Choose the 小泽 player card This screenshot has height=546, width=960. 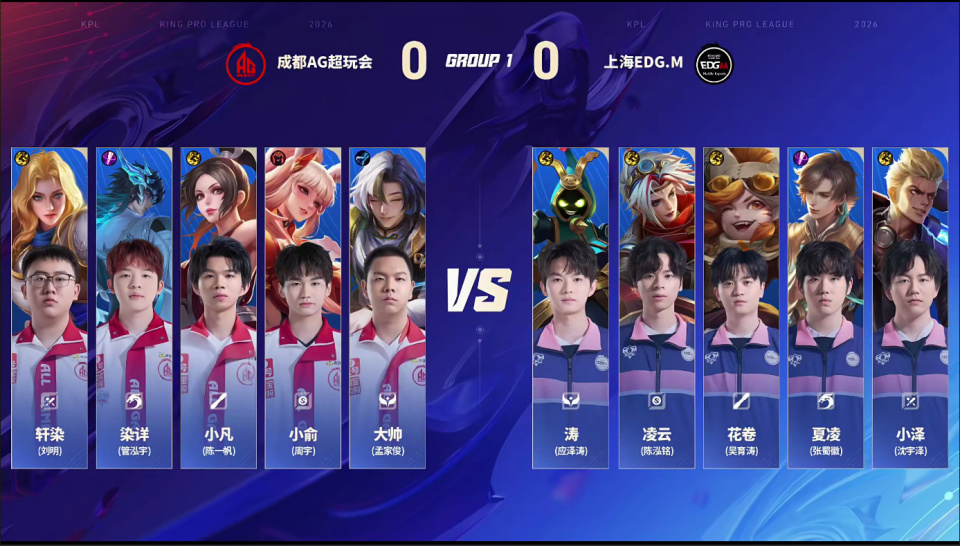coord(910,308)
